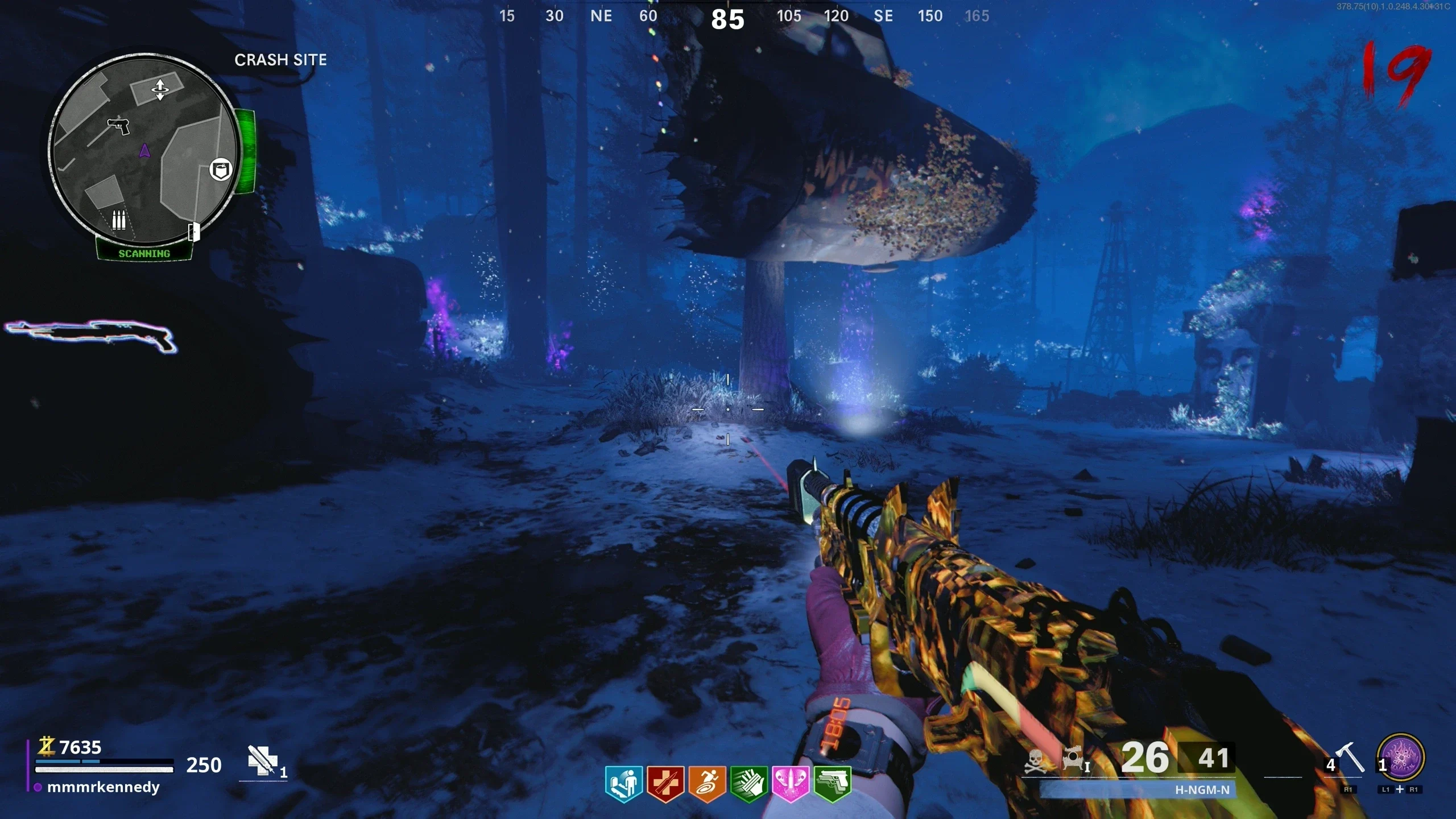This screenshot has height=819, width=1456.
Task: Select the red Stamin-Up style cross-and-bullet perk
Action: pyautogui.click(x=664, y=784)
